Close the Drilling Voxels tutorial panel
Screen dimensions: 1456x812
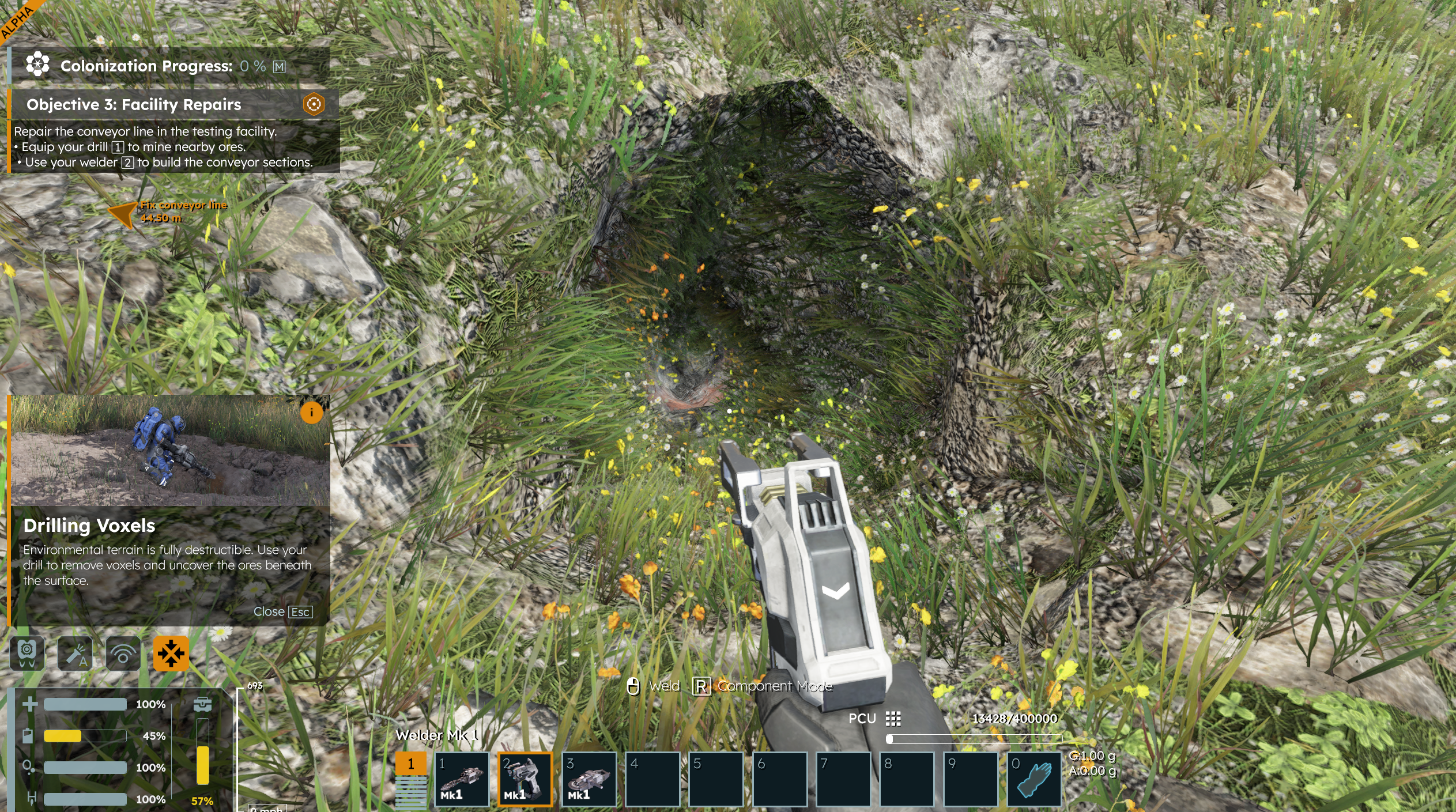pyautogui.click(x=283, y=611)
